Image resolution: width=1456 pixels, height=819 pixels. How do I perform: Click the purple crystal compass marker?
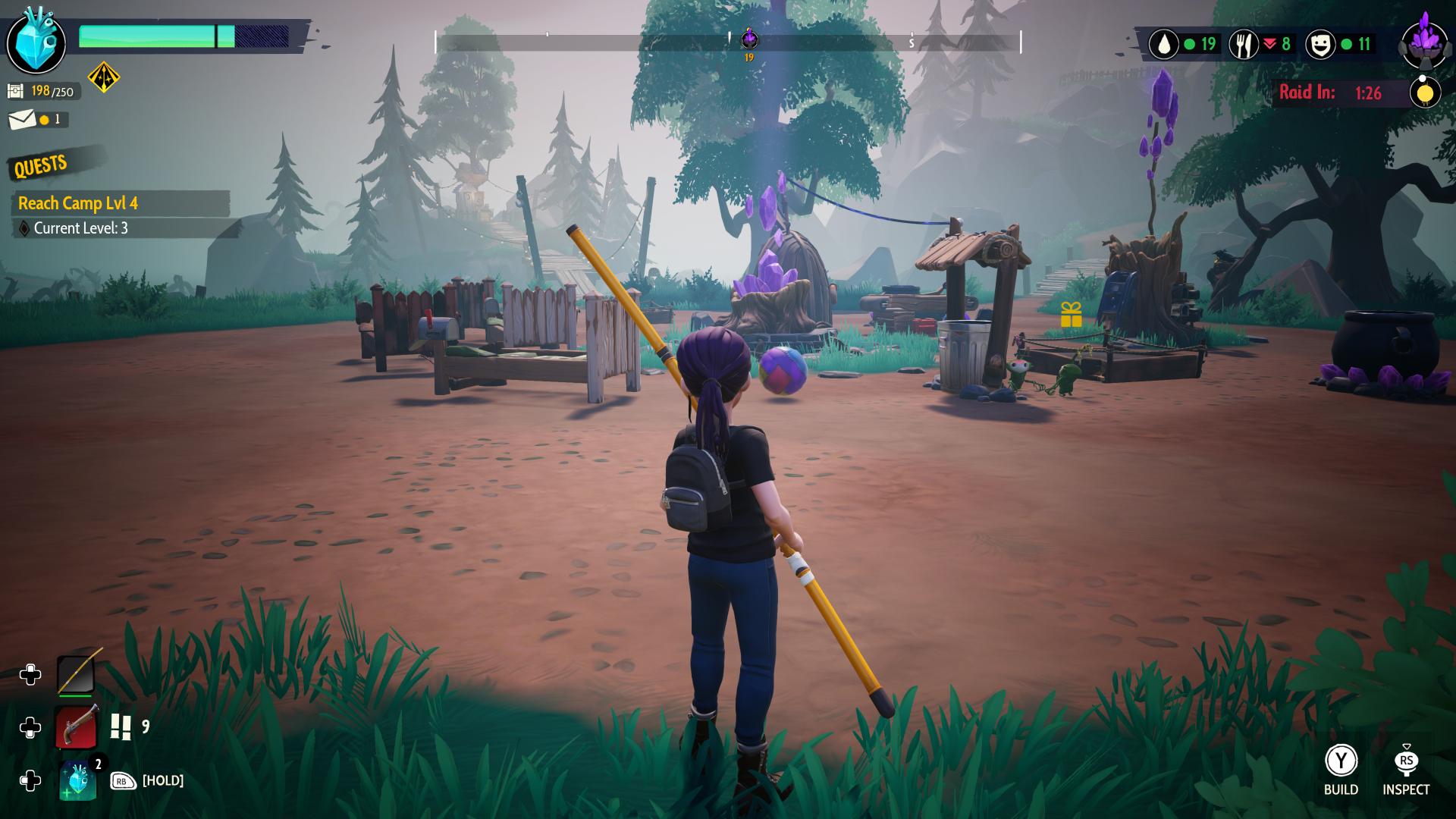click(x=749, y=38)
